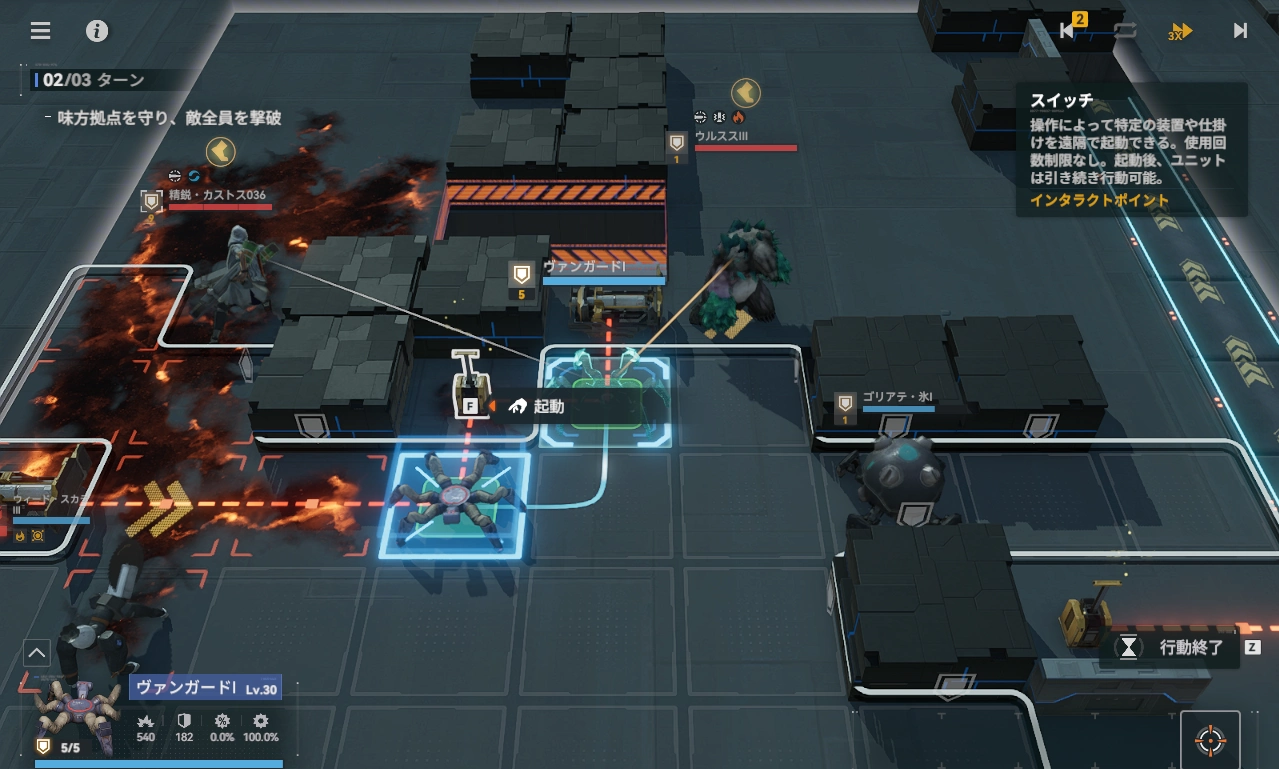This screenshot has height=769, width=1279.
Task: Open the hamburger menu
Action: point(40,31)
